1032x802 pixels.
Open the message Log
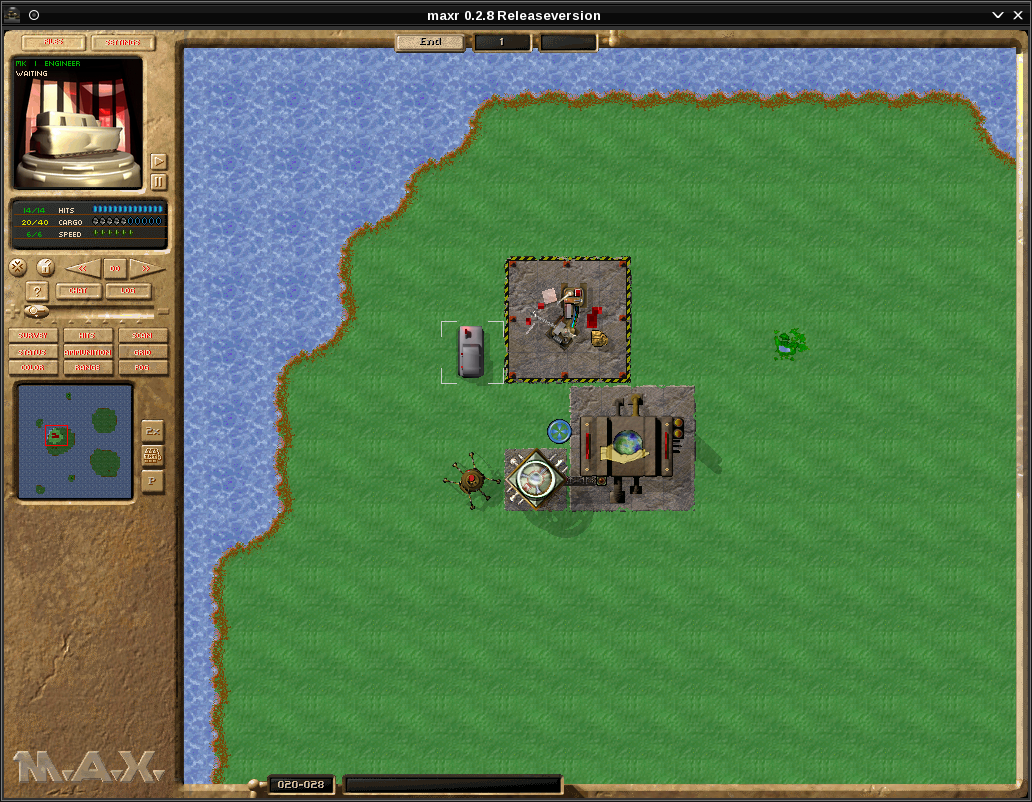click(128, 291)
